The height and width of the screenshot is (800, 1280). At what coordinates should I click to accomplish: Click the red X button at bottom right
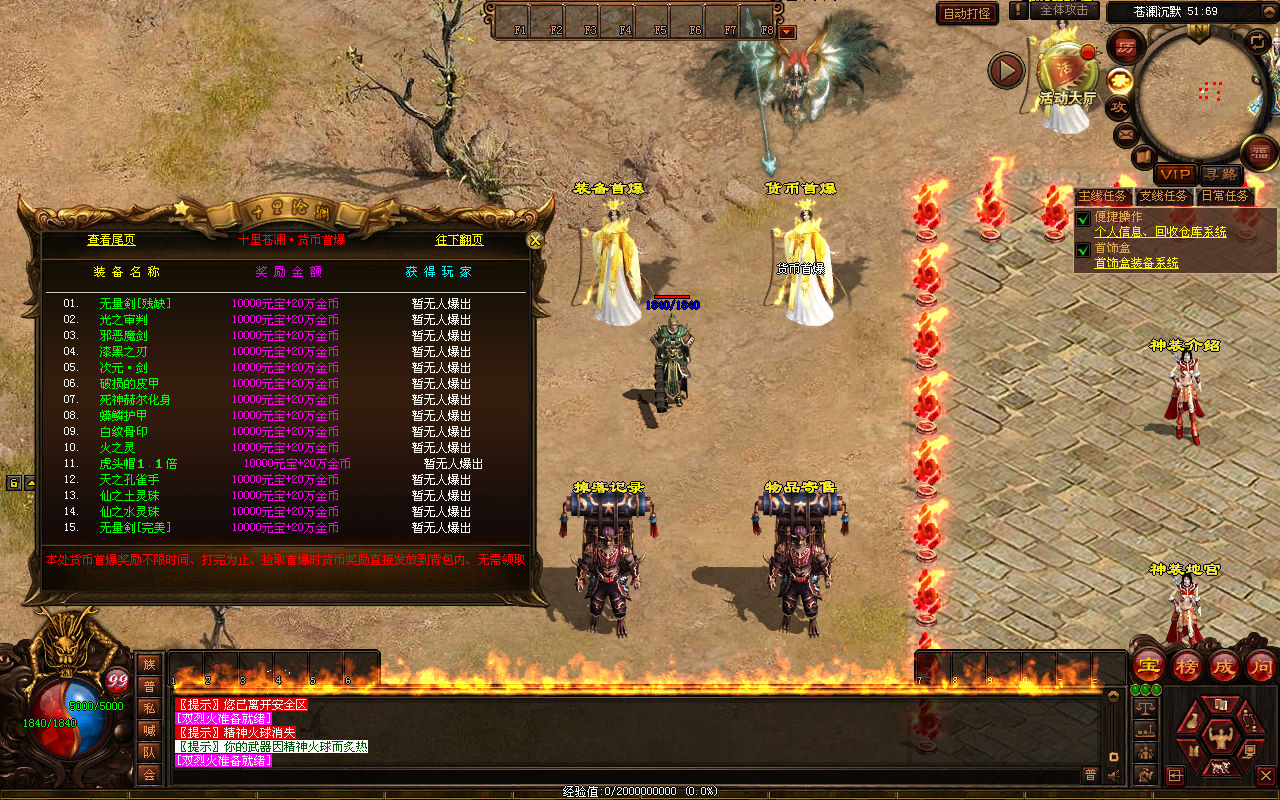(x=1266, y=775)
